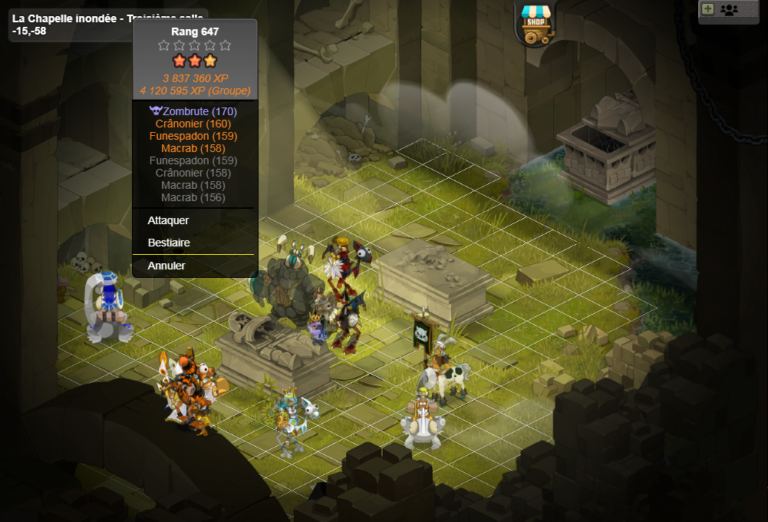Click the green plus button
768x522 pixels.
tap(708, 9)
